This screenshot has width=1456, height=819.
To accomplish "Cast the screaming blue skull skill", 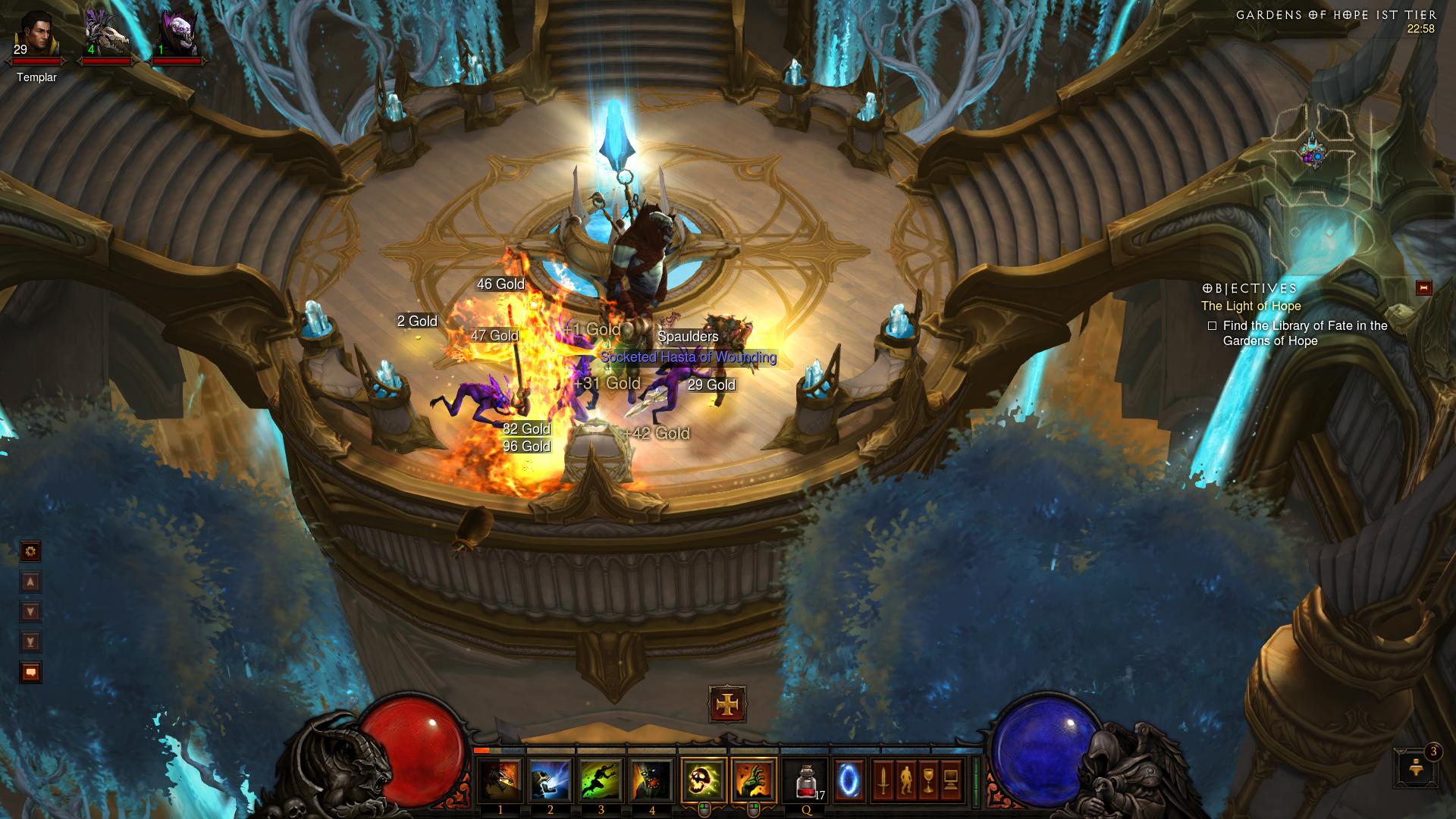I will [x=551, y=781].
